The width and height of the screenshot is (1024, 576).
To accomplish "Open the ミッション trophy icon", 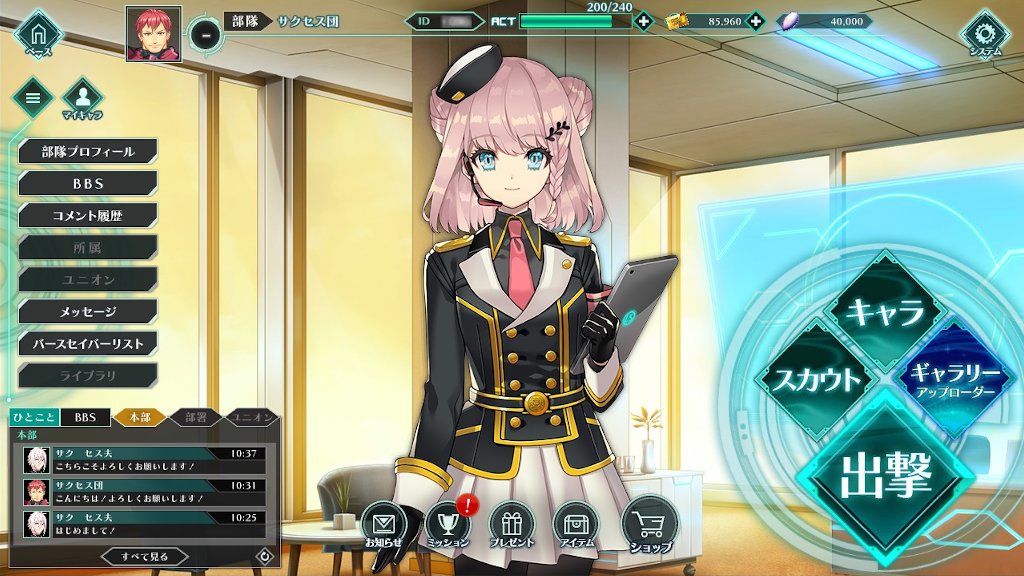I will point(447,524).
